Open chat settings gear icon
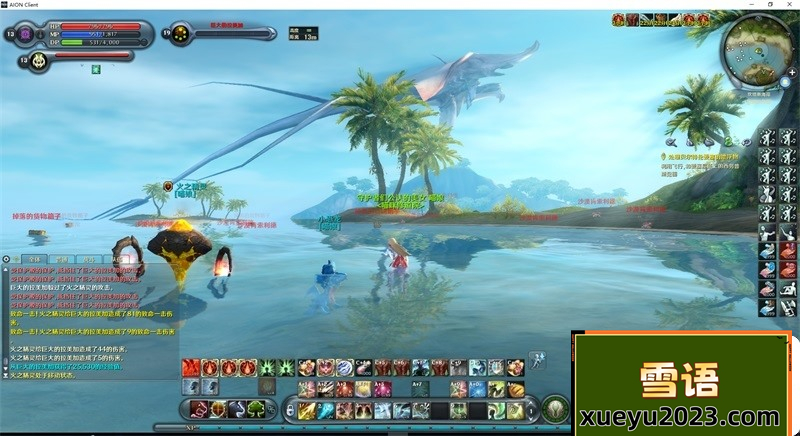The height and width of the screenshot is (436, 800). 7,258
